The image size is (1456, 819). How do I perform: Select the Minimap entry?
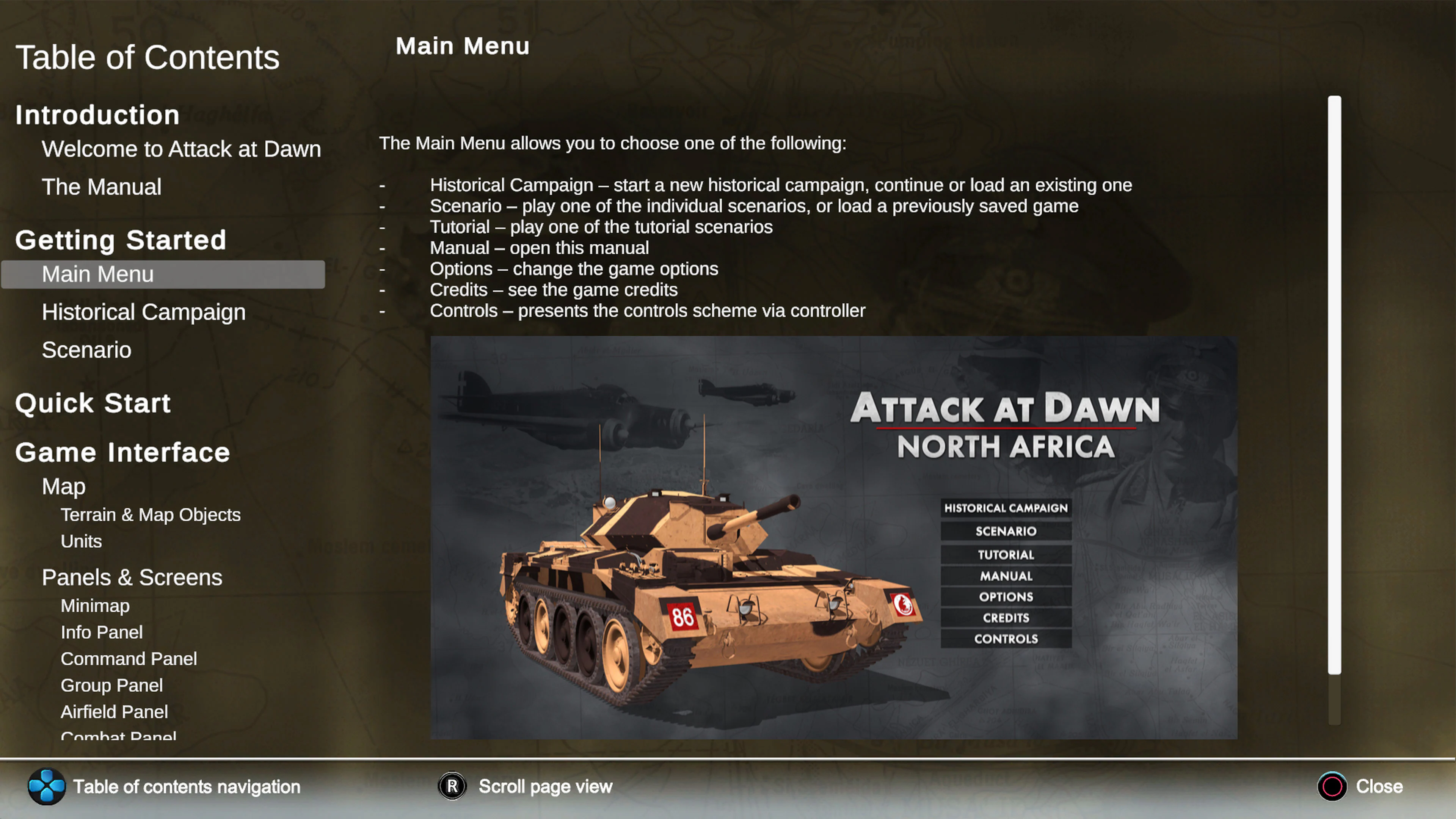pos(94,606)
